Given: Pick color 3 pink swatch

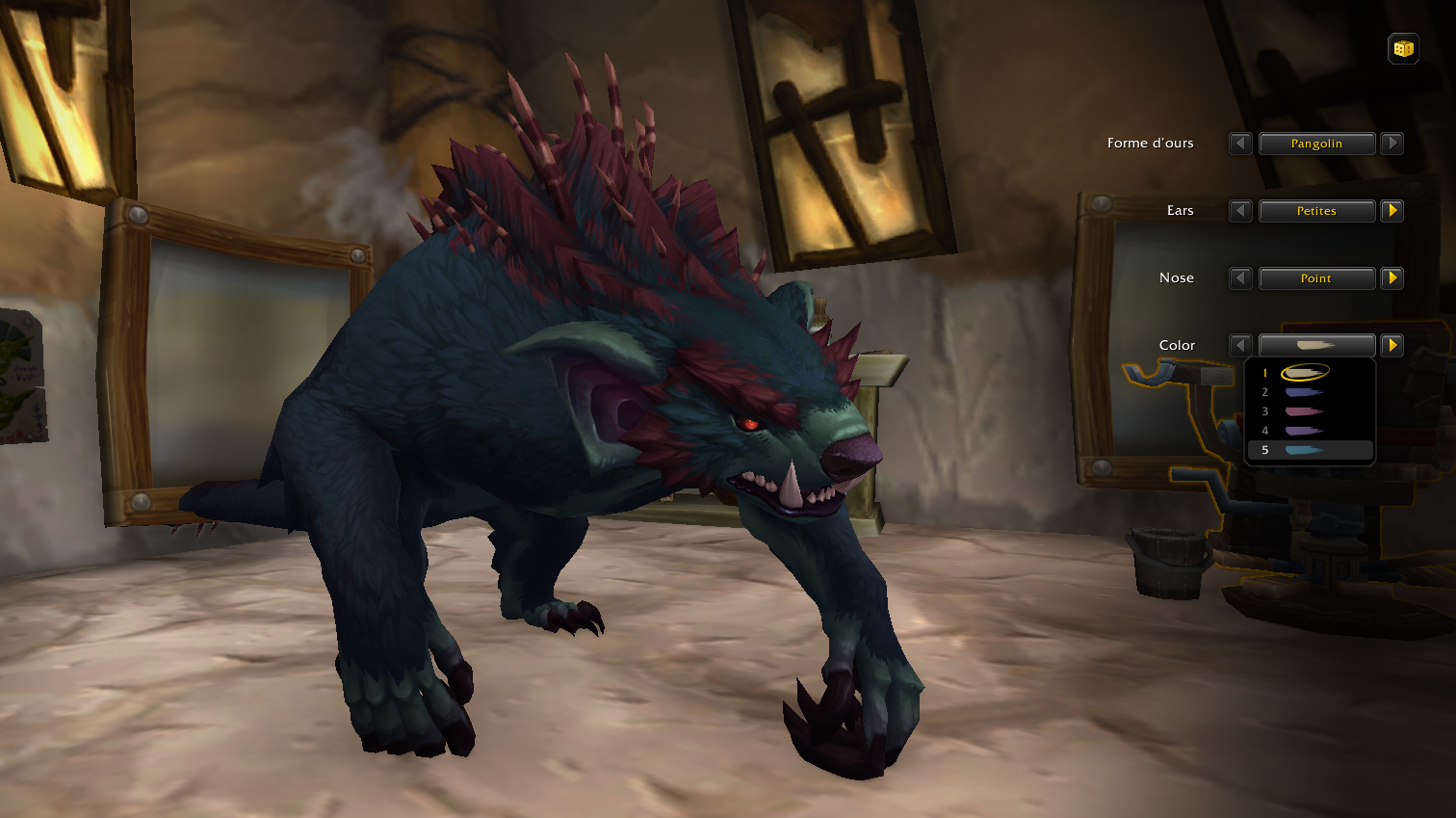Looking at the screenshot, I should [x=1305, y=411].
